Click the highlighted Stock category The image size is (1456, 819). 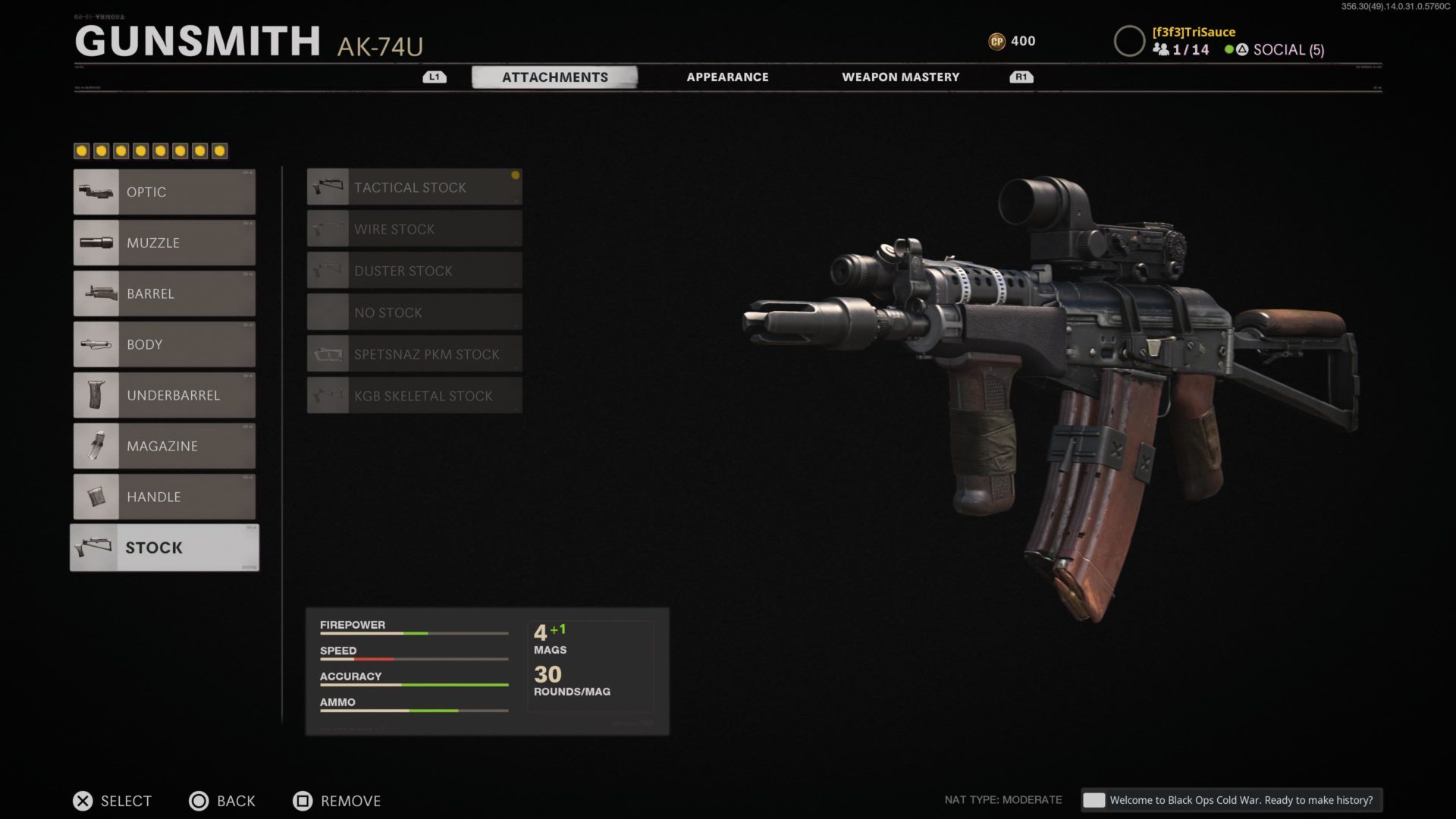[165, 548]
